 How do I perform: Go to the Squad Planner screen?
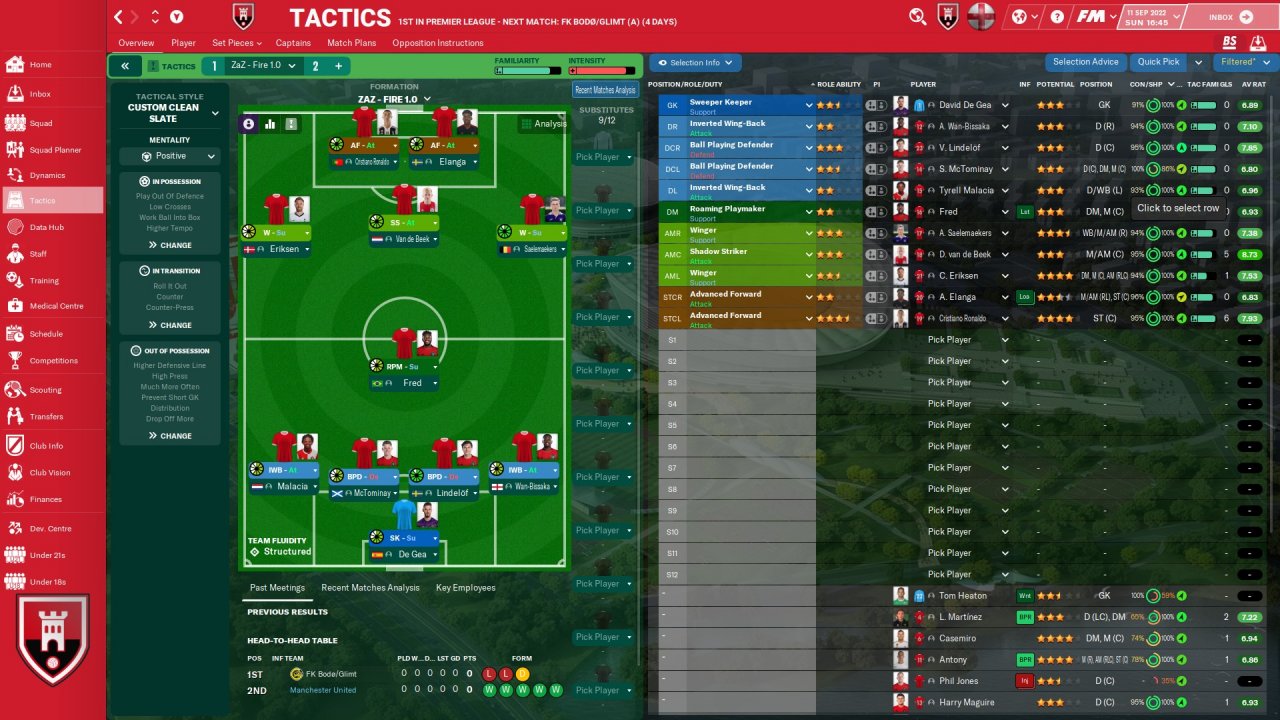pyautogui.click(x=55, y=150)
